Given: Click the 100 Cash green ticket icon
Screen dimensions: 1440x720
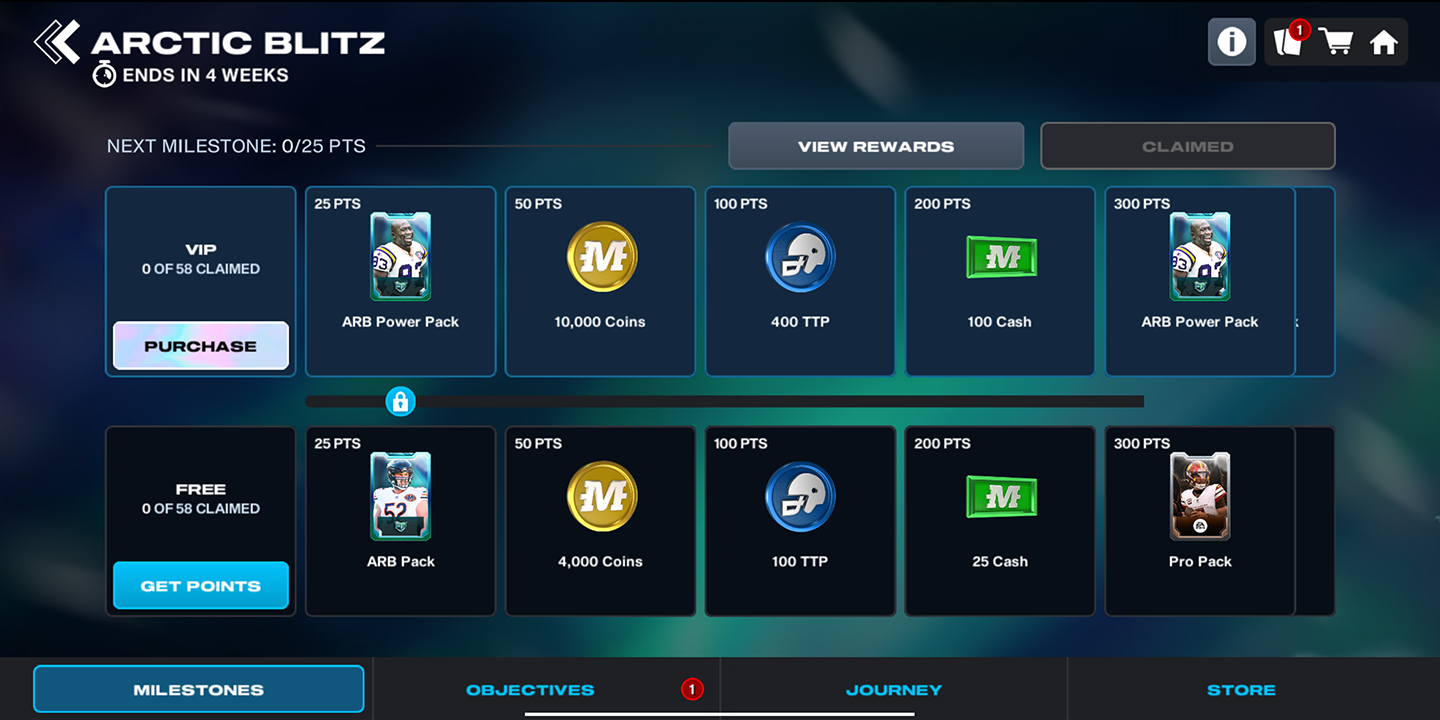Looking at the screenshot, I should tap(1000, 257).
